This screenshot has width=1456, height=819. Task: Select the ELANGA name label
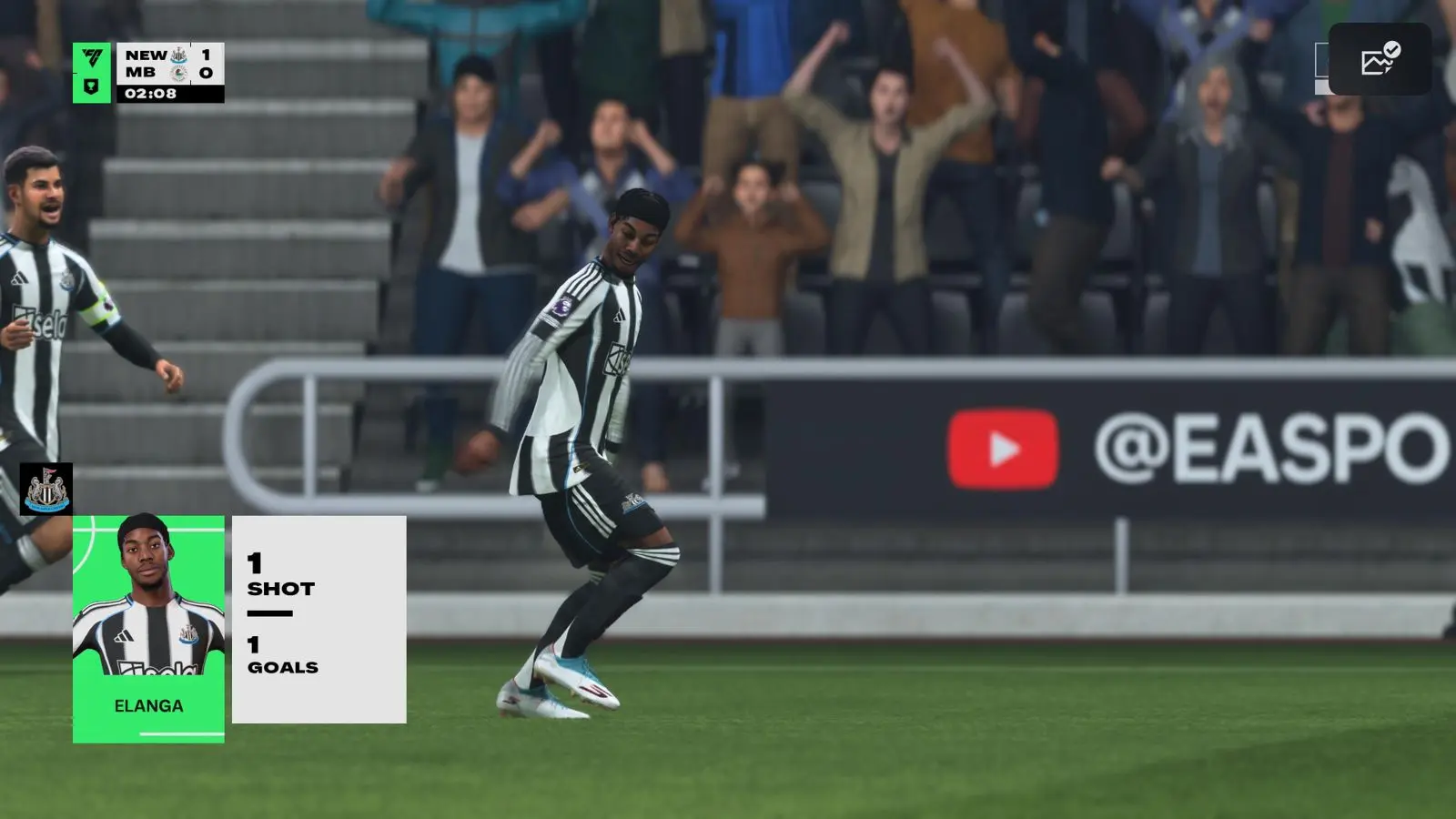pyautogui.click(x=147, y=704)
